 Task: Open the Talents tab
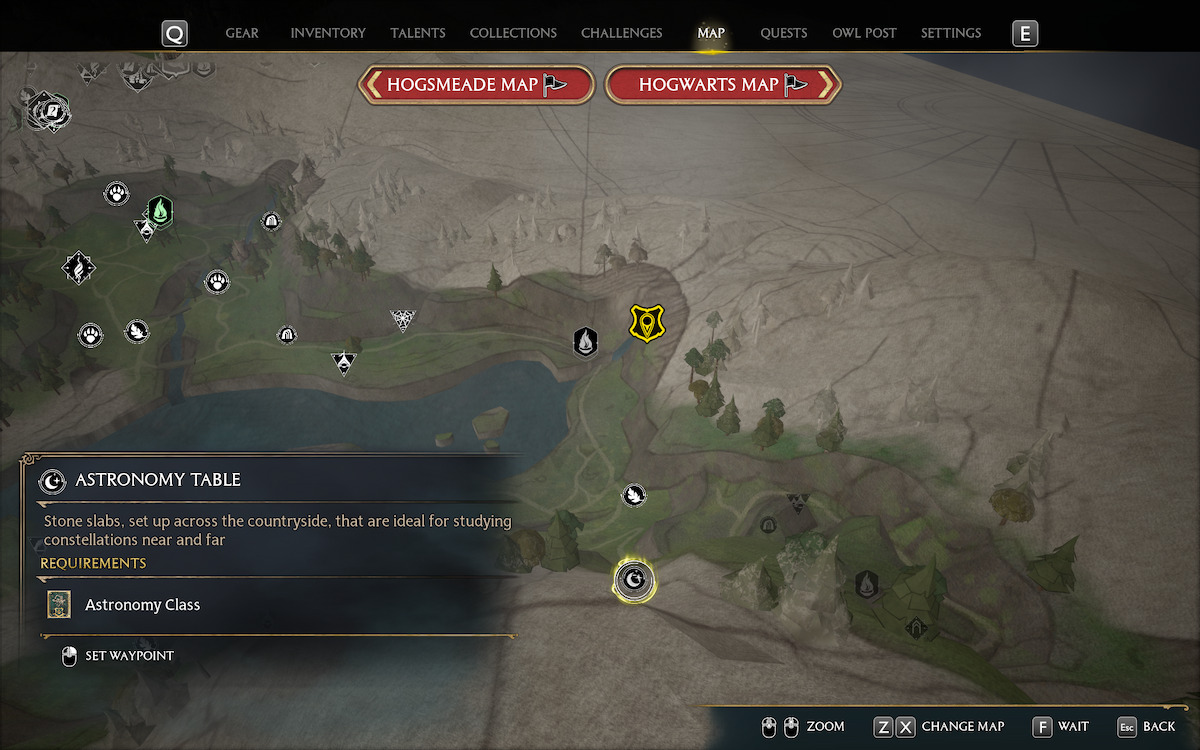coord(418,33)
